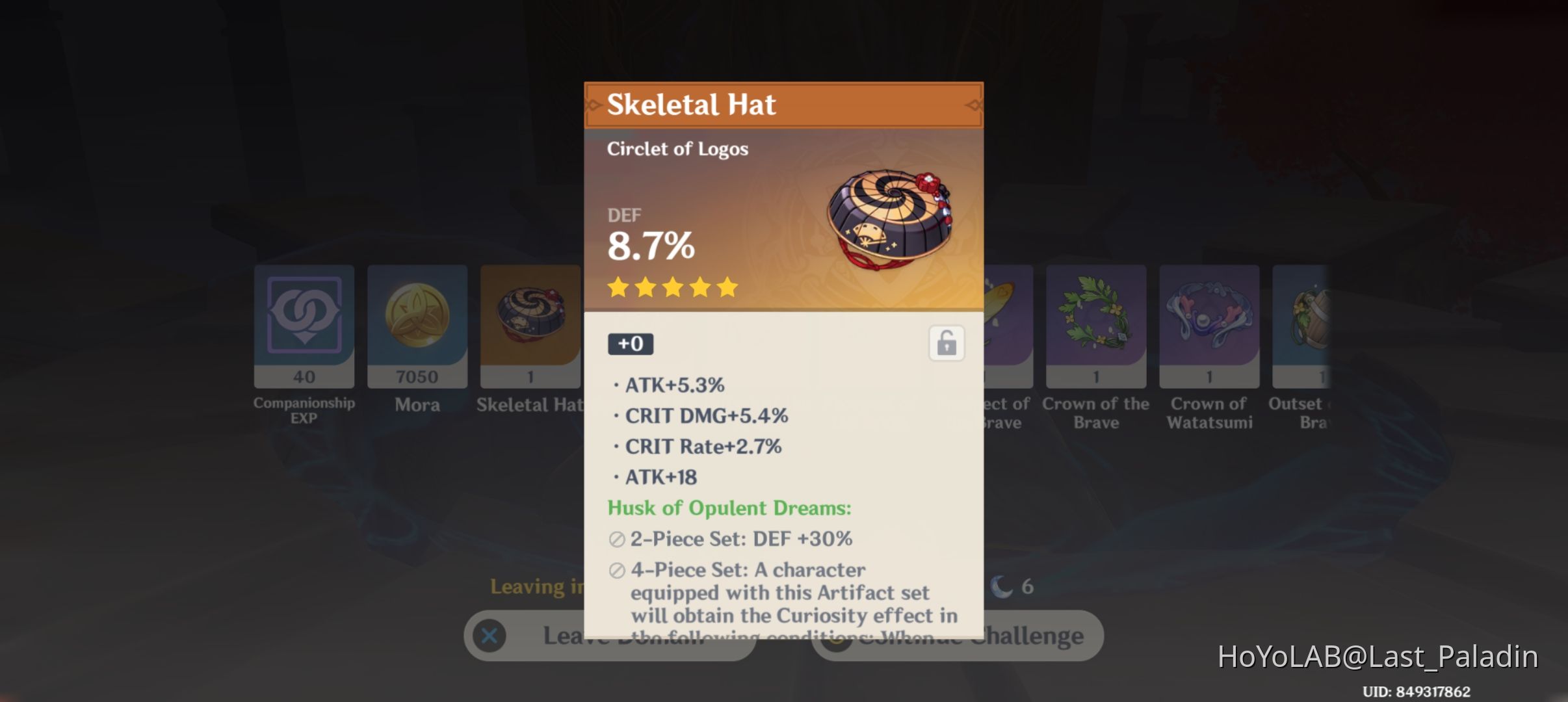Image resolution: width=1568 pixels, height=702 pixels.
Task: Click the Crown of the Brave icon
Action: tap(1096, 325)
